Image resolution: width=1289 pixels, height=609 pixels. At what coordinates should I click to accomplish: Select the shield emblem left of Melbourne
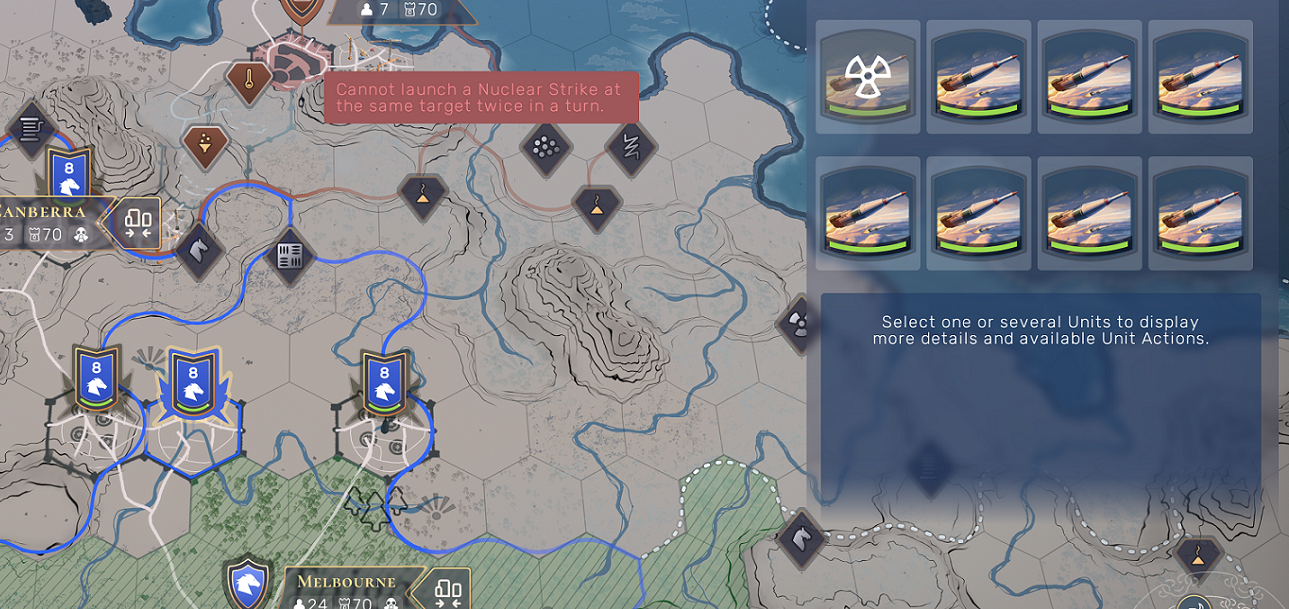pos(247,584)
